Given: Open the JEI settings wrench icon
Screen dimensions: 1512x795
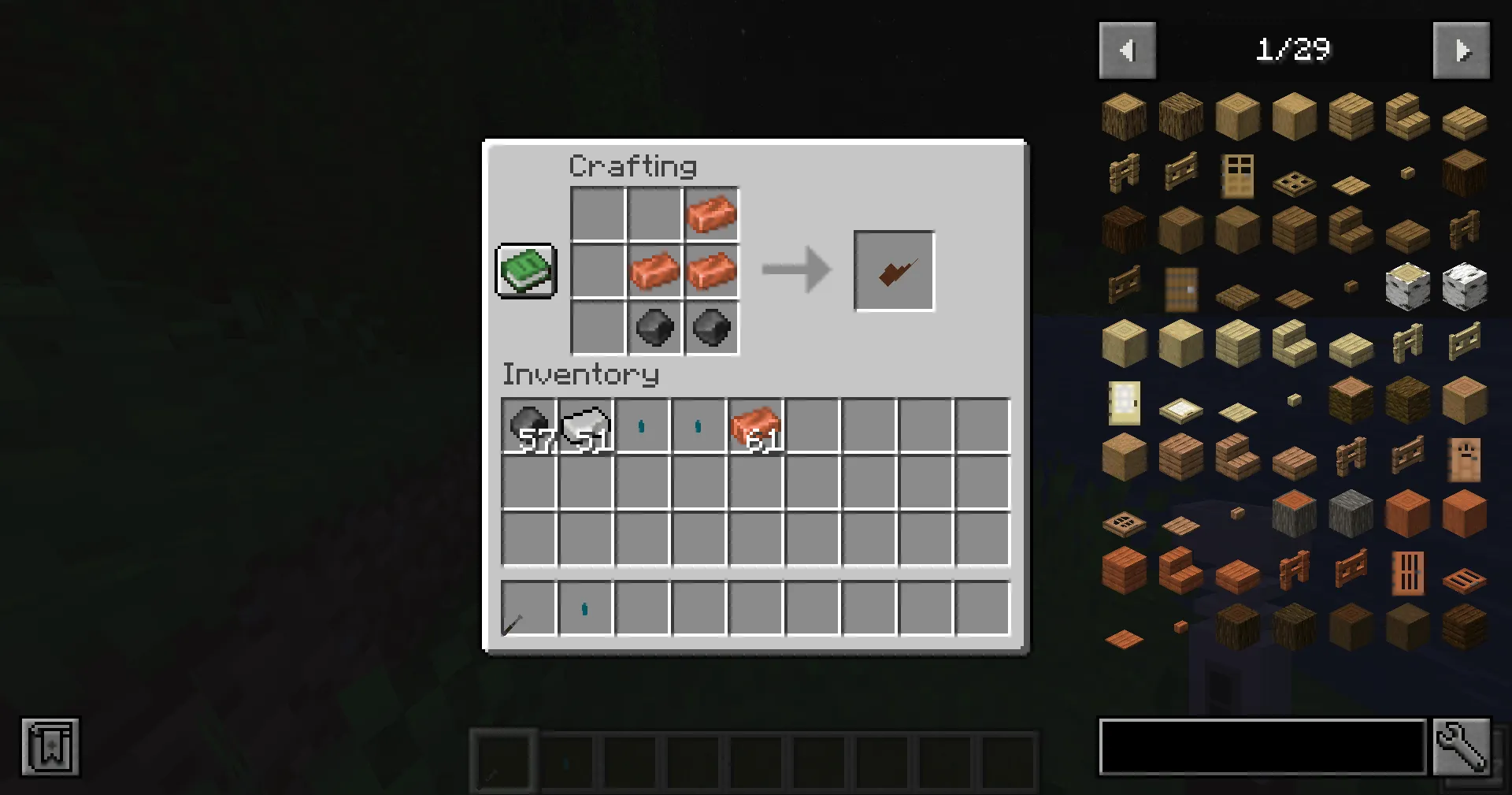Looking at the screenshot, I should pyautogui.click(x=1462, y=747).
